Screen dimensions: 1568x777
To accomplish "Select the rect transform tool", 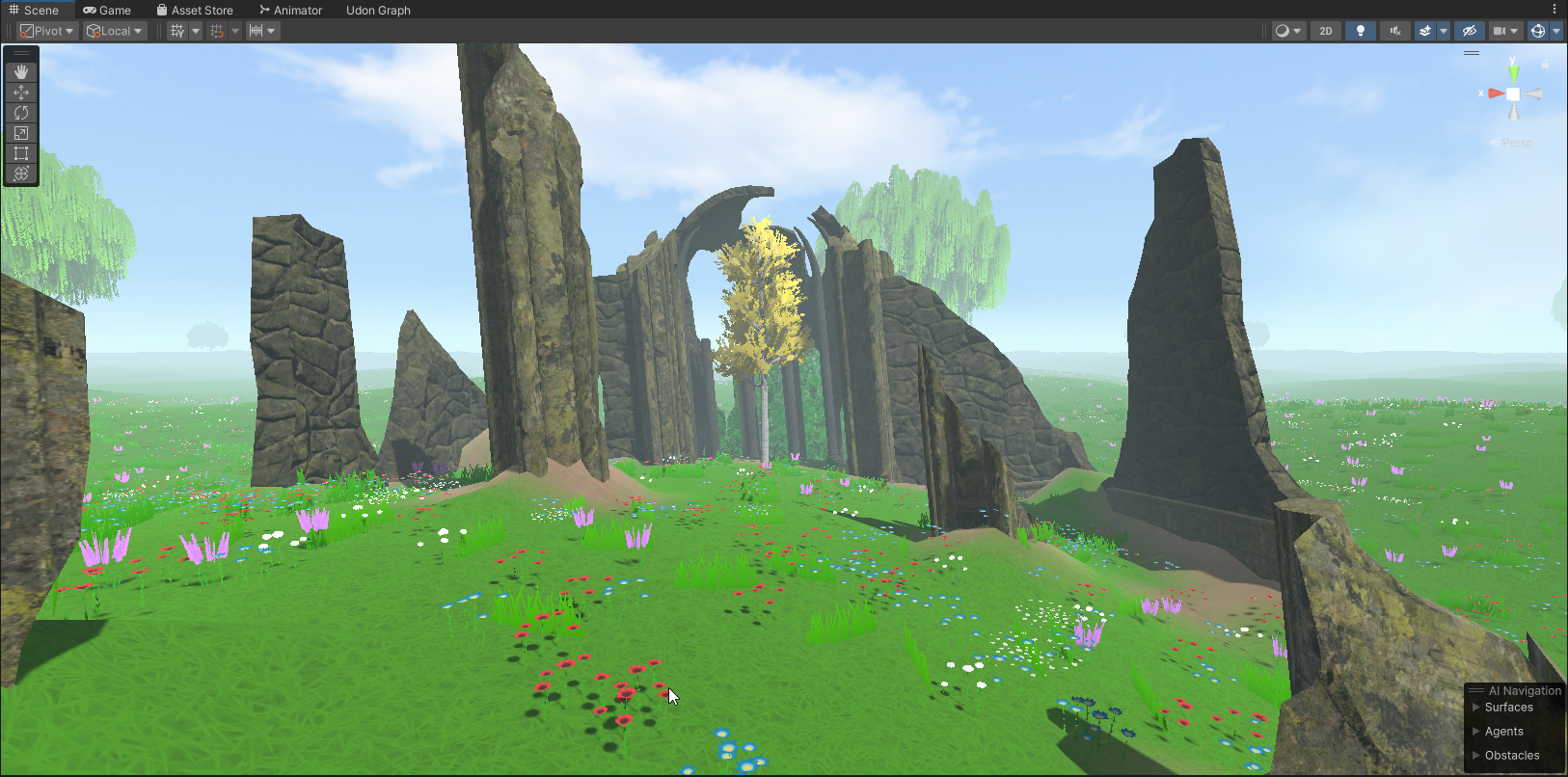I will pyautogui.click(x=21, y=153).
